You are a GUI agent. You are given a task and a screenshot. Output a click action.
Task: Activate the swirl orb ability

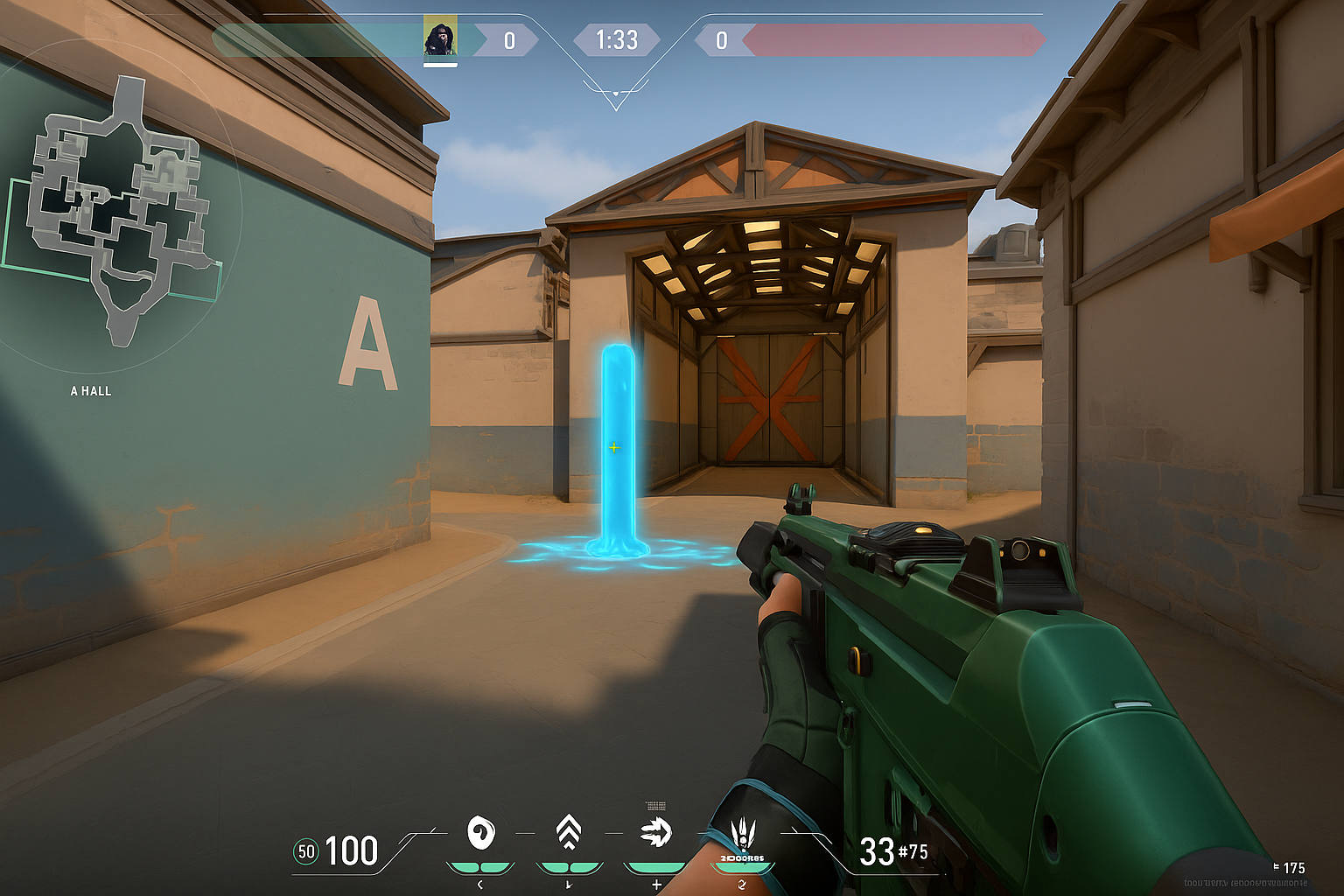(480, 833)
